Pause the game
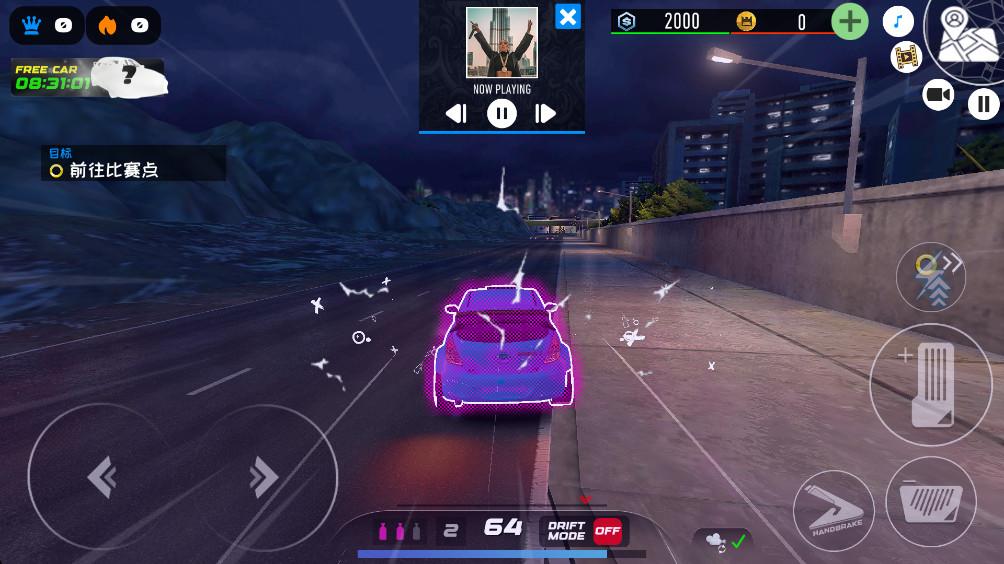The height and width of the screenshot is (564, 1004). coord(983,103)
